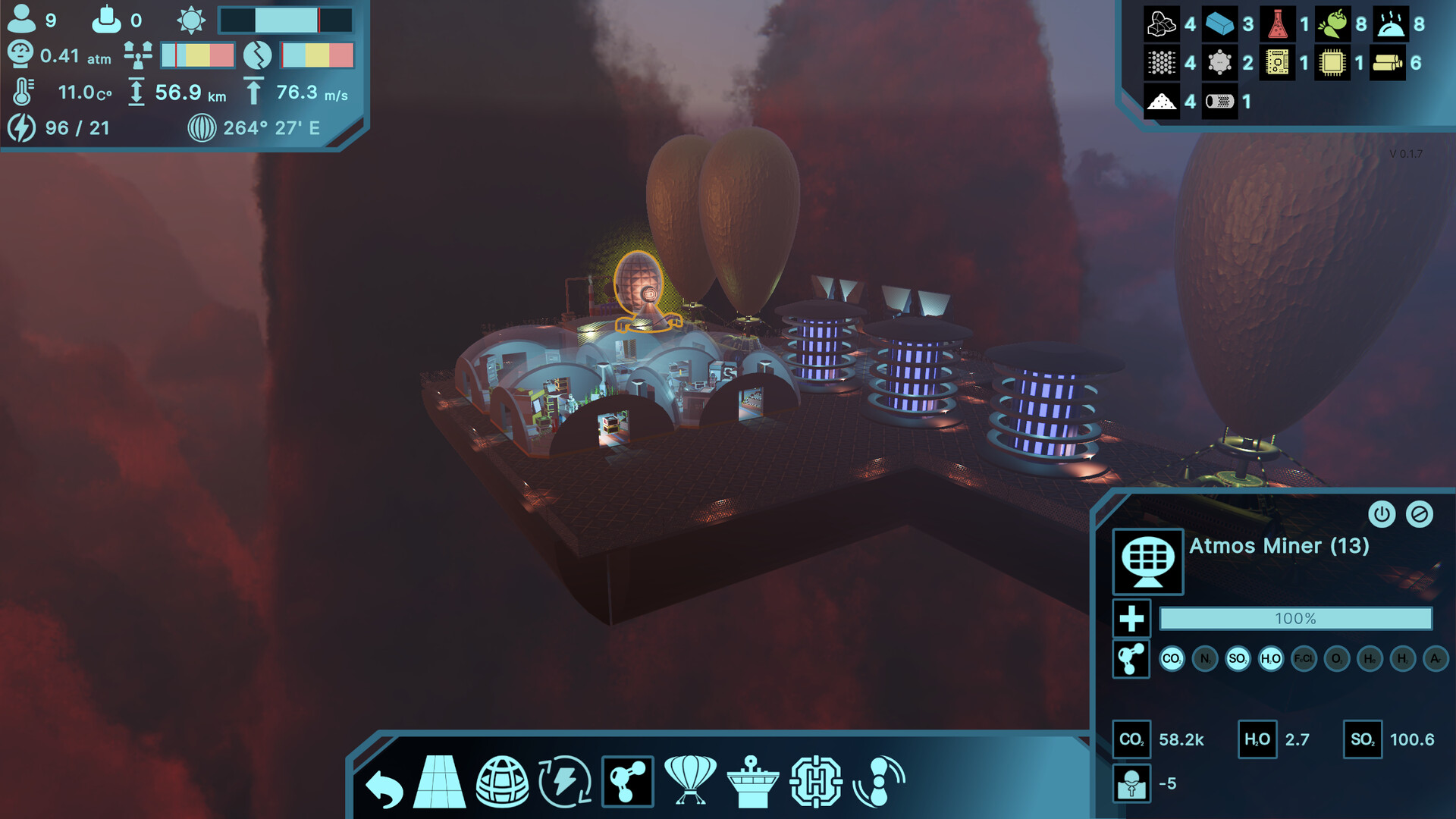Select the helipad landing pad category

816,782
